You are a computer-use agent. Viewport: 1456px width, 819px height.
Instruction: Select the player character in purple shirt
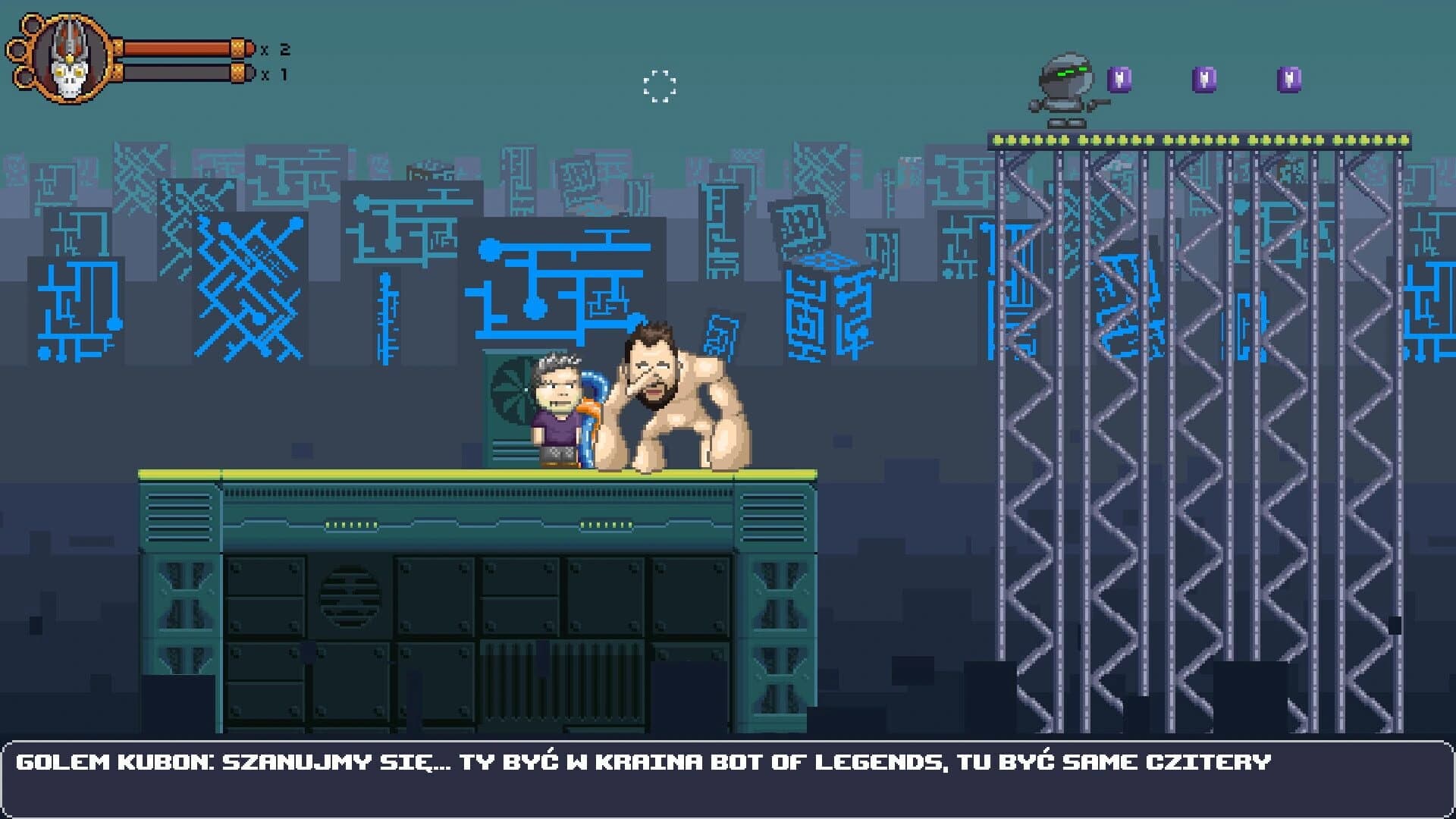557,421
